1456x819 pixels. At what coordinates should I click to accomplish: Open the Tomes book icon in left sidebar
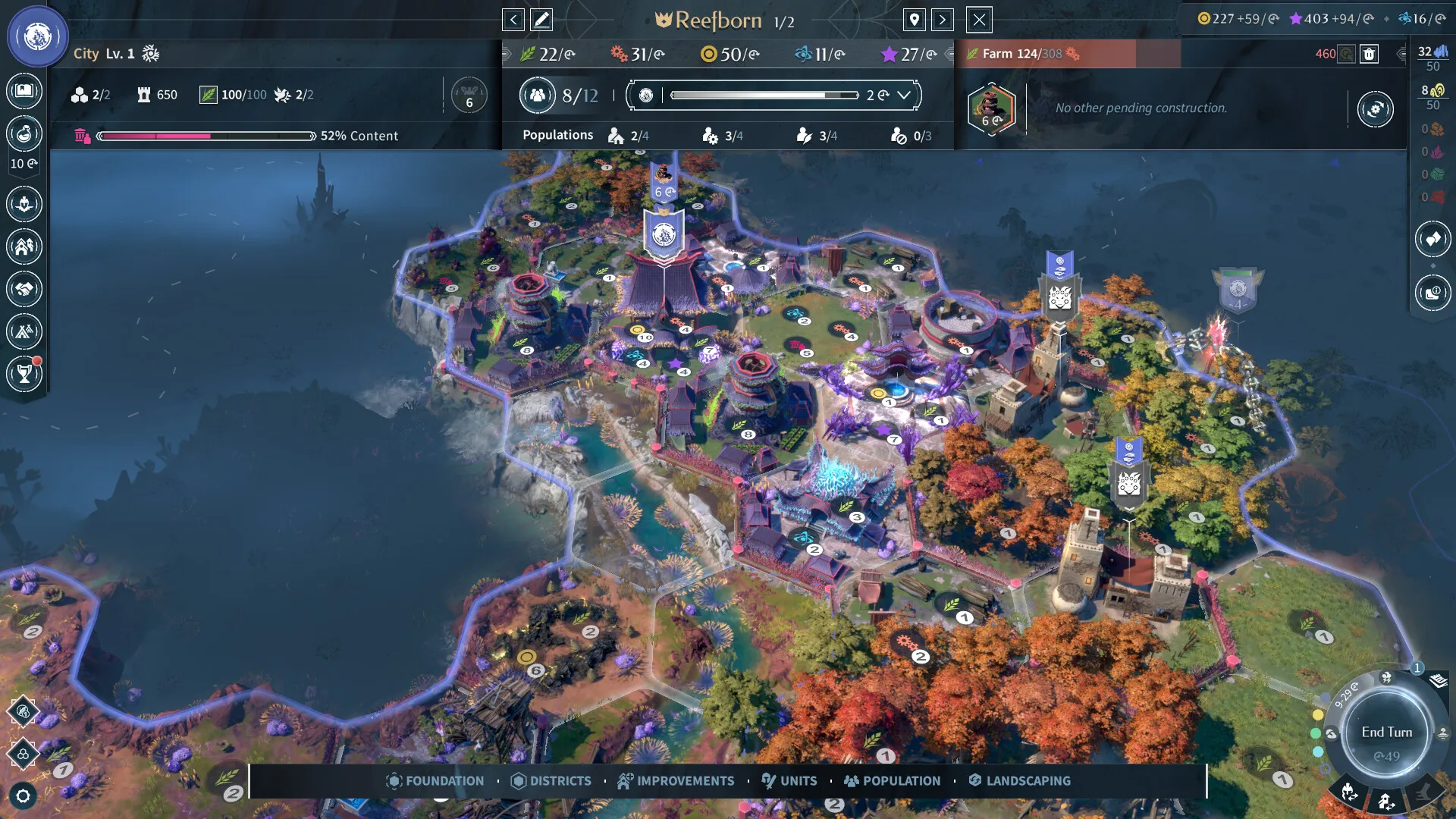tap(24, 89)
